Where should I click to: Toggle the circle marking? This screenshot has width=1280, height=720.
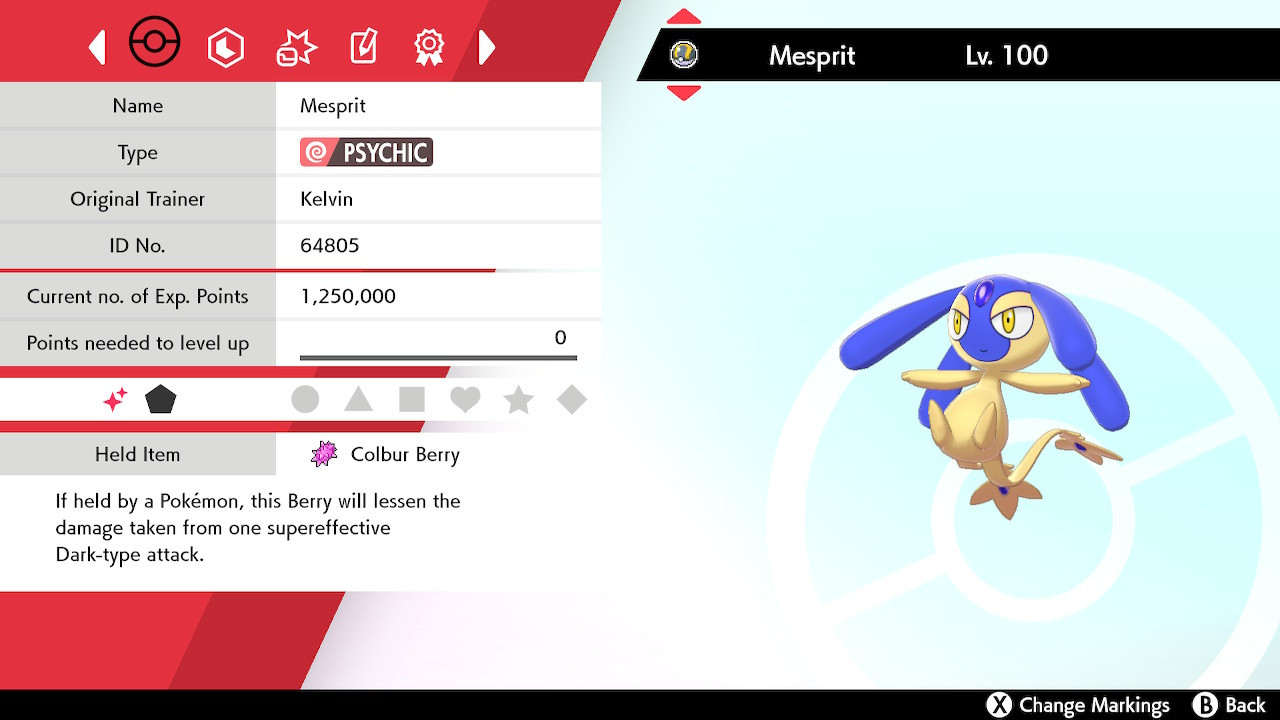point(305,399)
